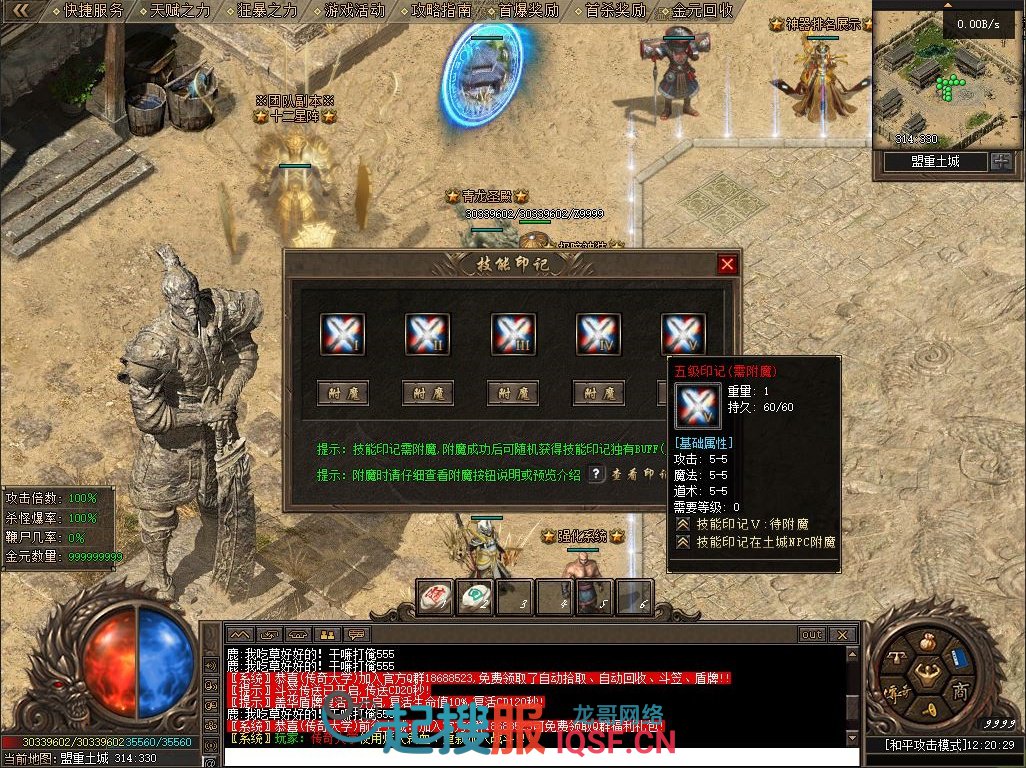1026x768 pixels.
Task: Open the 游戏活动 game events menu
Action: (x=355, y=11)
